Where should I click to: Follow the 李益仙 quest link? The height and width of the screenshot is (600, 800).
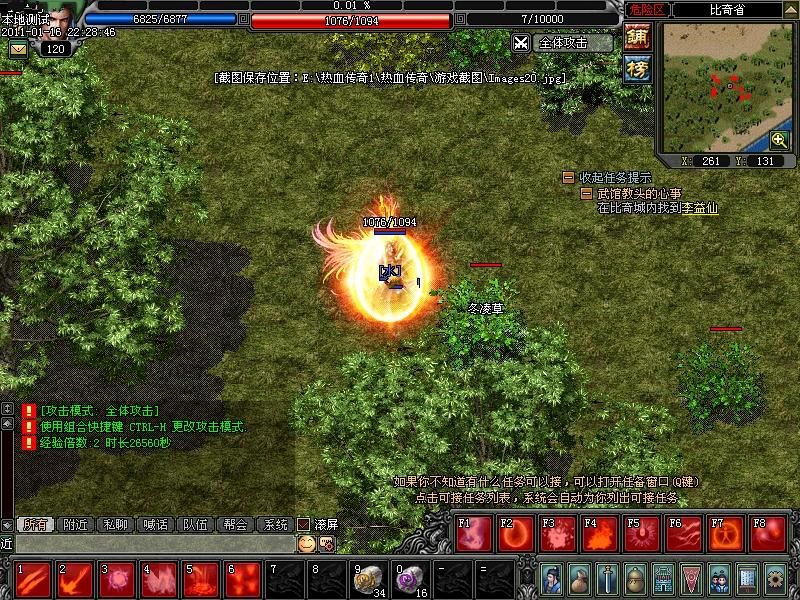pyautogui.click(x=700, y=208)
